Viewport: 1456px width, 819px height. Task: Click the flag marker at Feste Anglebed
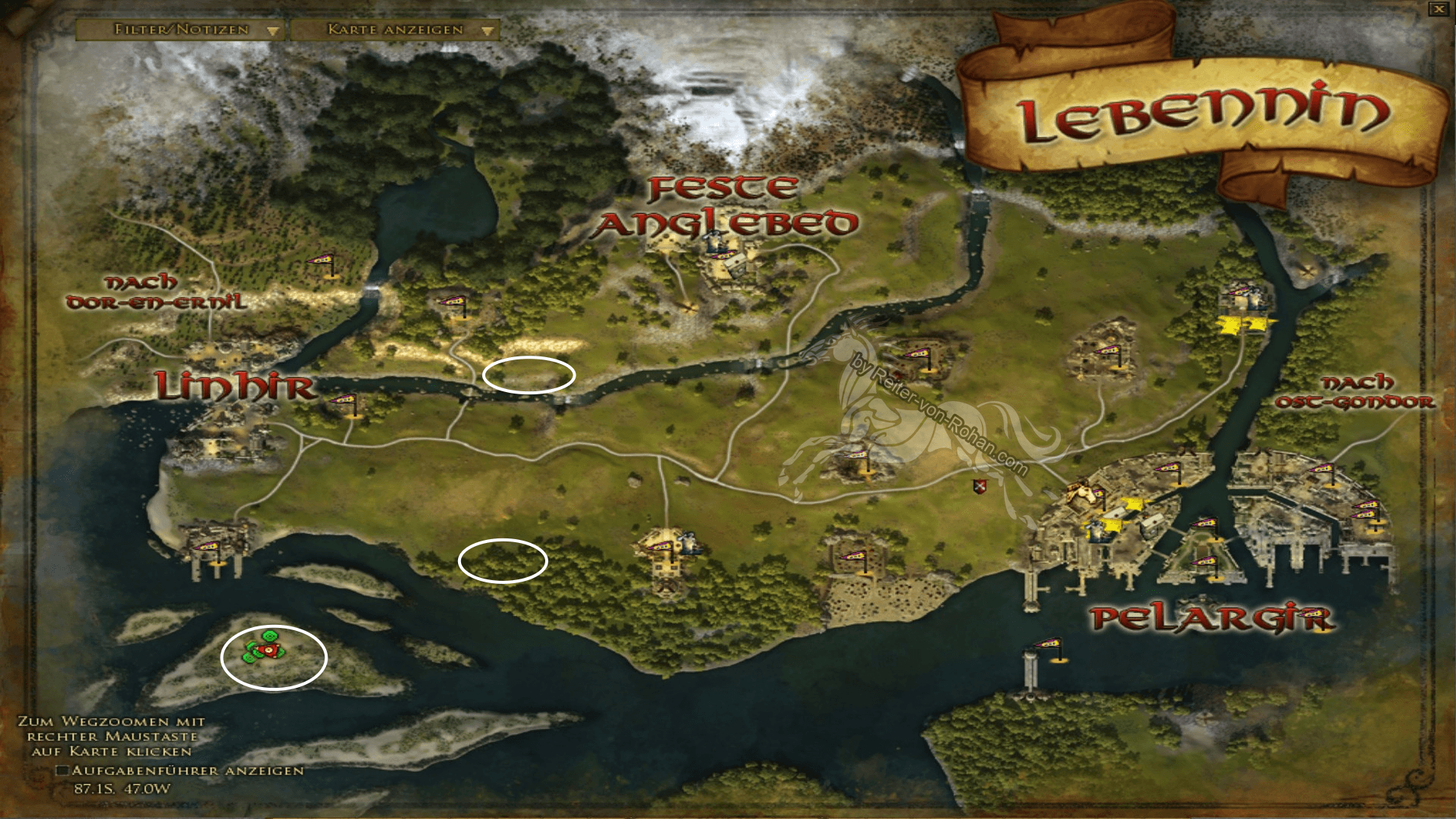pos(724,254)
